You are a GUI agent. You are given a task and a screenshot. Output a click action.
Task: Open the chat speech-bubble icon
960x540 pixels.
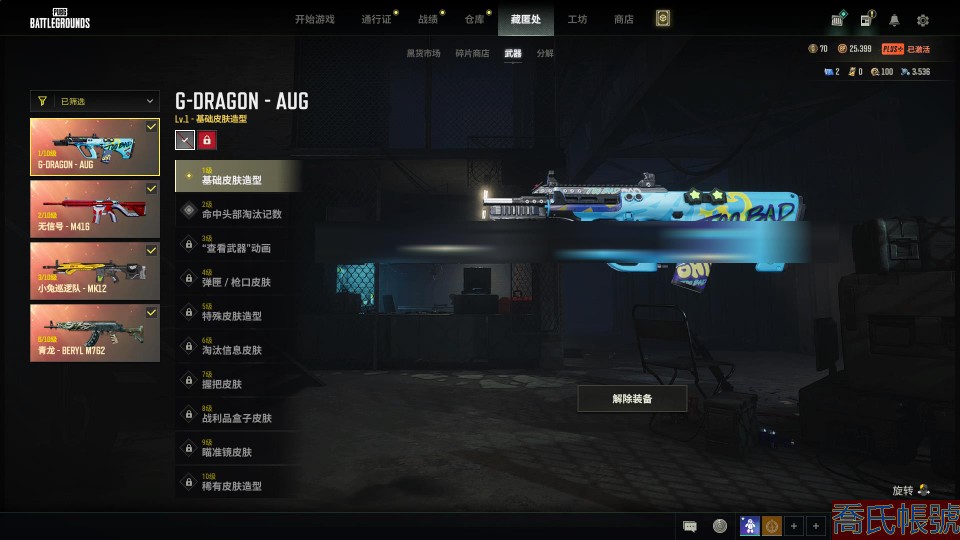tap(689, 526)
